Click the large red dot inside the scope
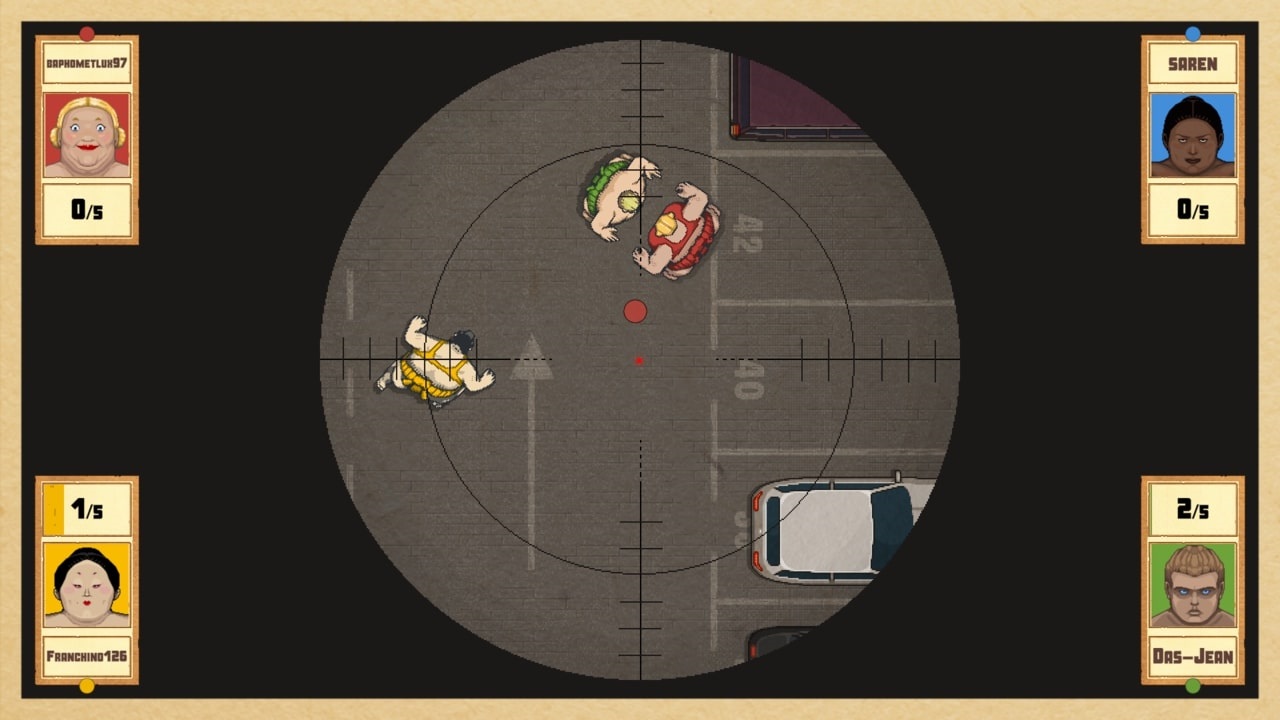The height and width of the screenshot is (720, 1280). 634,309
